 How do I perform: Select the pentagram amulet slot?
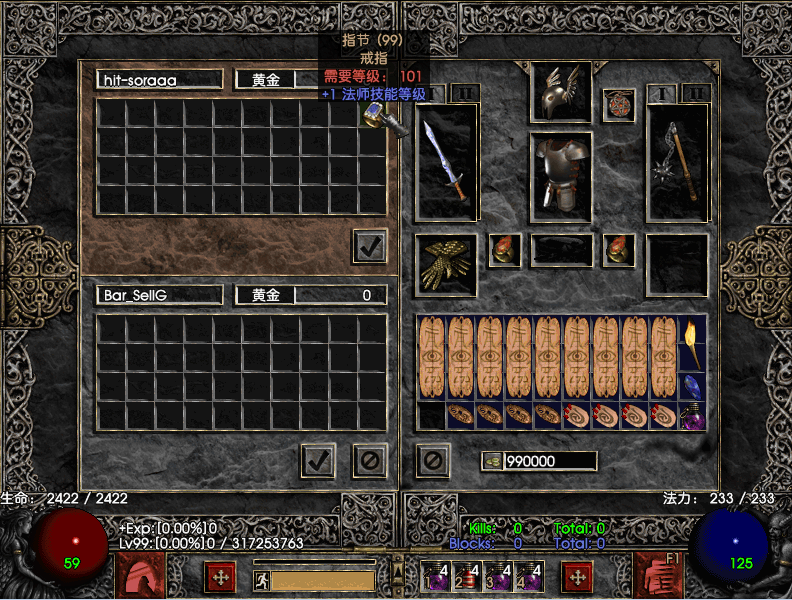(618, 105)
